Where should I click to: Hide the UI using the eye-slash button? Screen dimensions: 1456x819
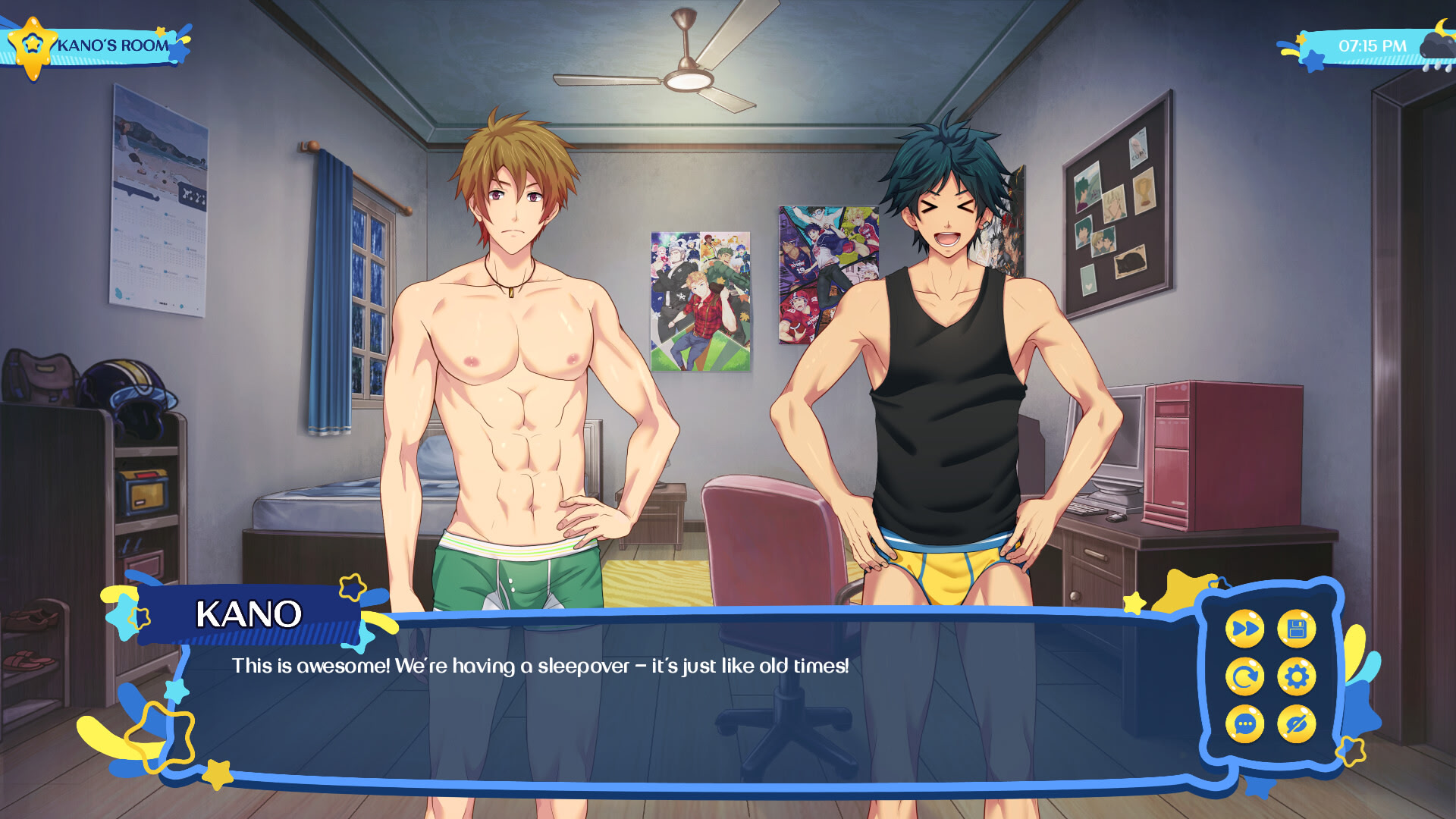[x=1295, y=723]
